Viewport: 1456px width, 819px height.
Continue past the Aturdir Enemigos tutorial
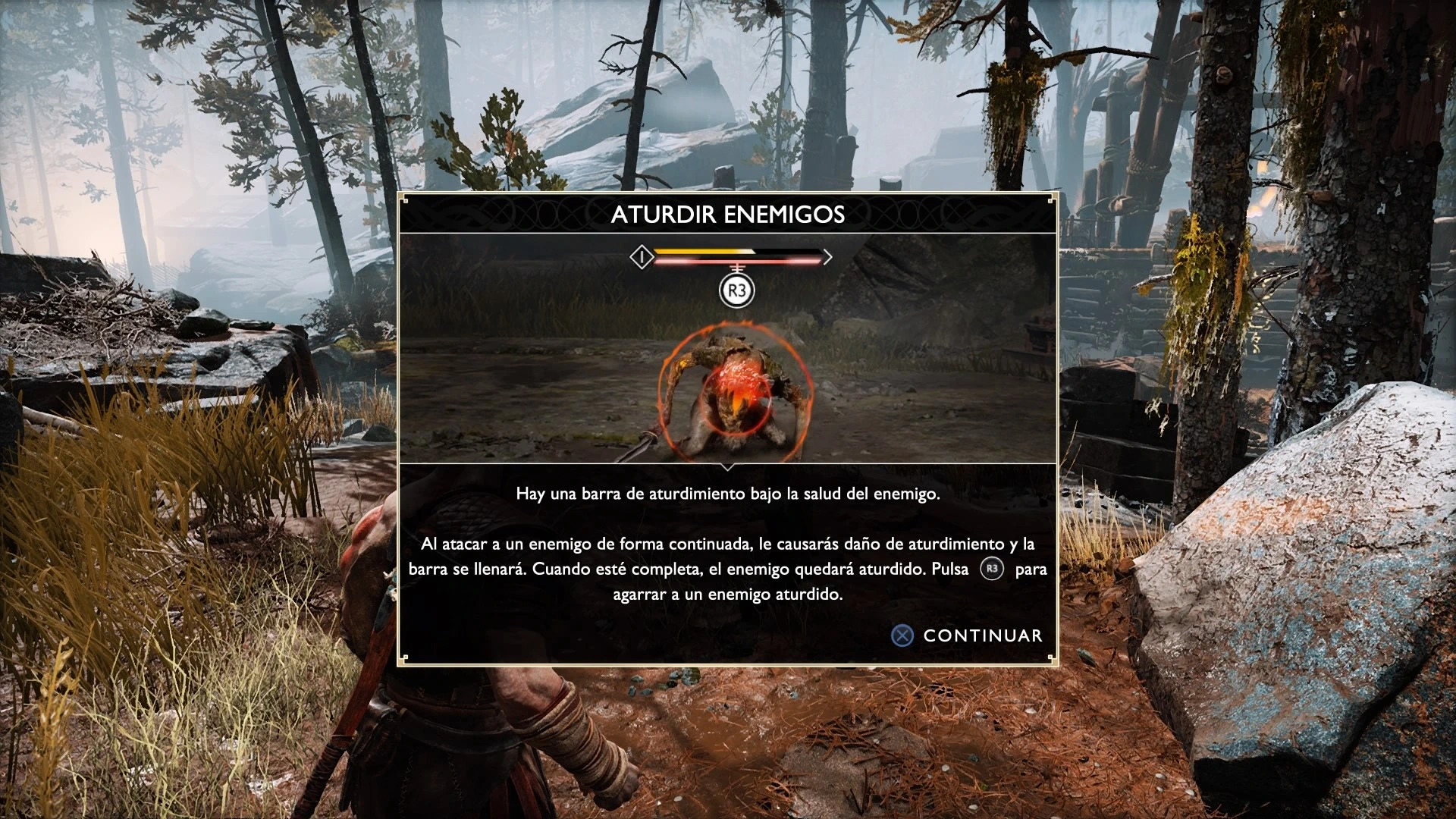(x=967, y=635)
